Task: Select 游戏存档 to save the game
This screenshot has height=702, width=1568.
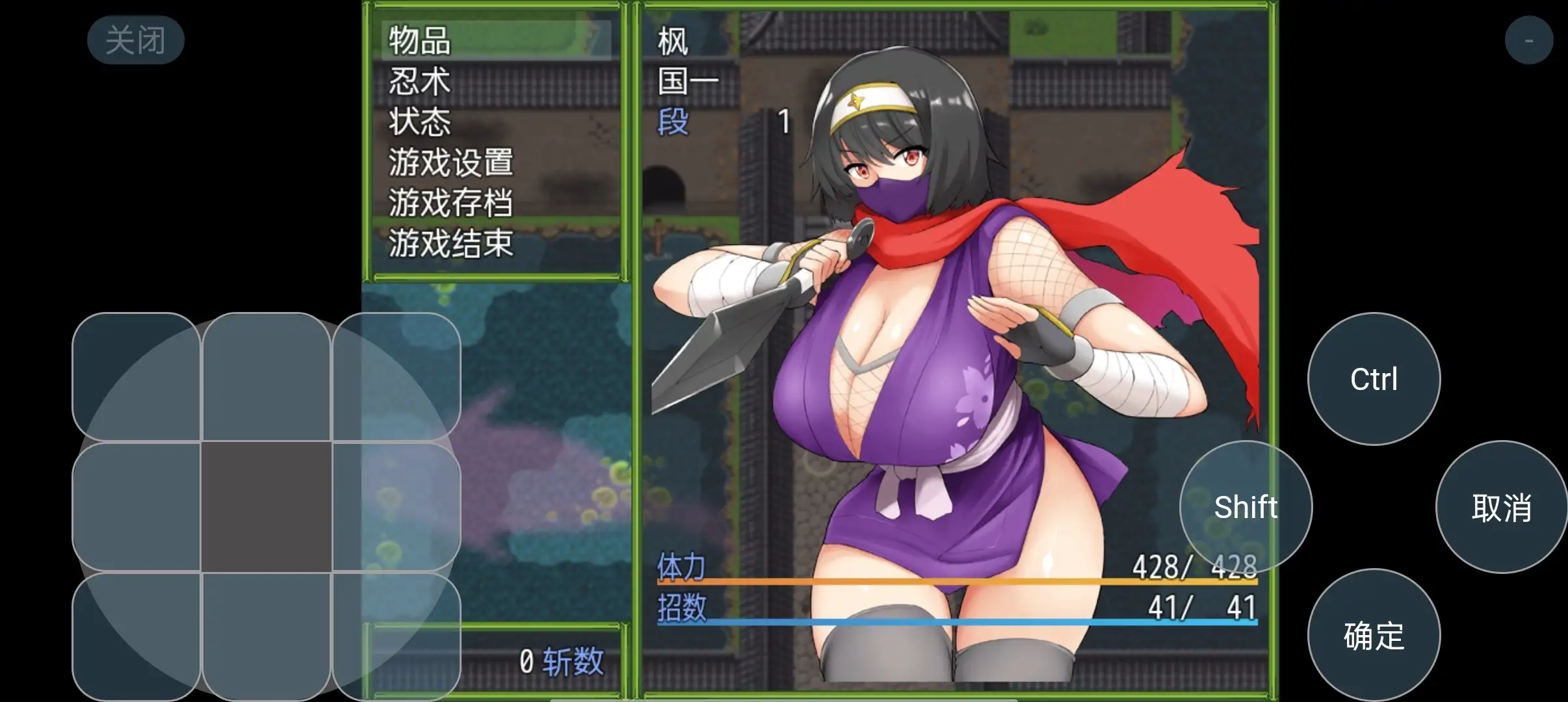Action: tap(450, 203)
